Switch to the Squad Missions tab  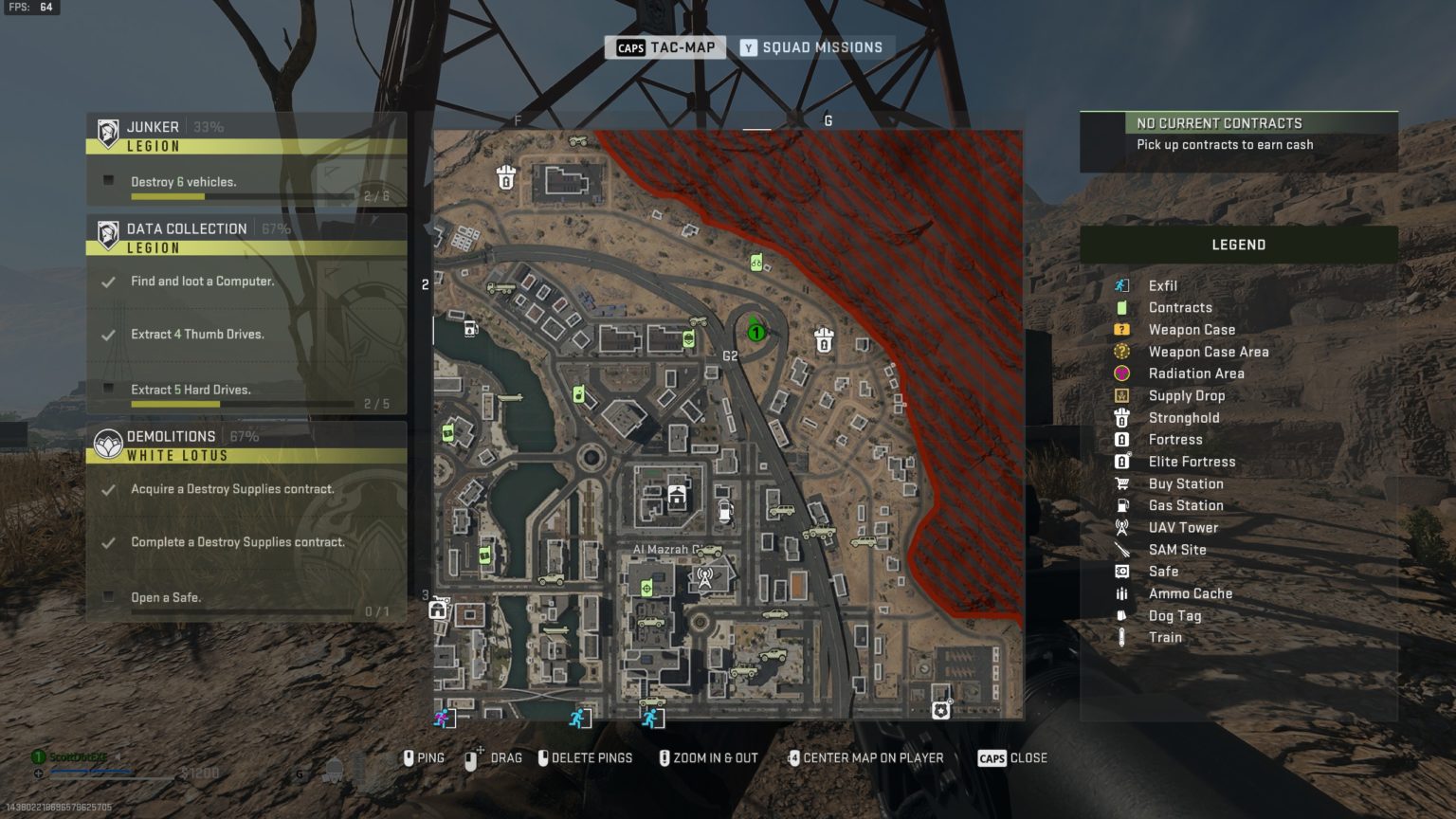point(811,47)
